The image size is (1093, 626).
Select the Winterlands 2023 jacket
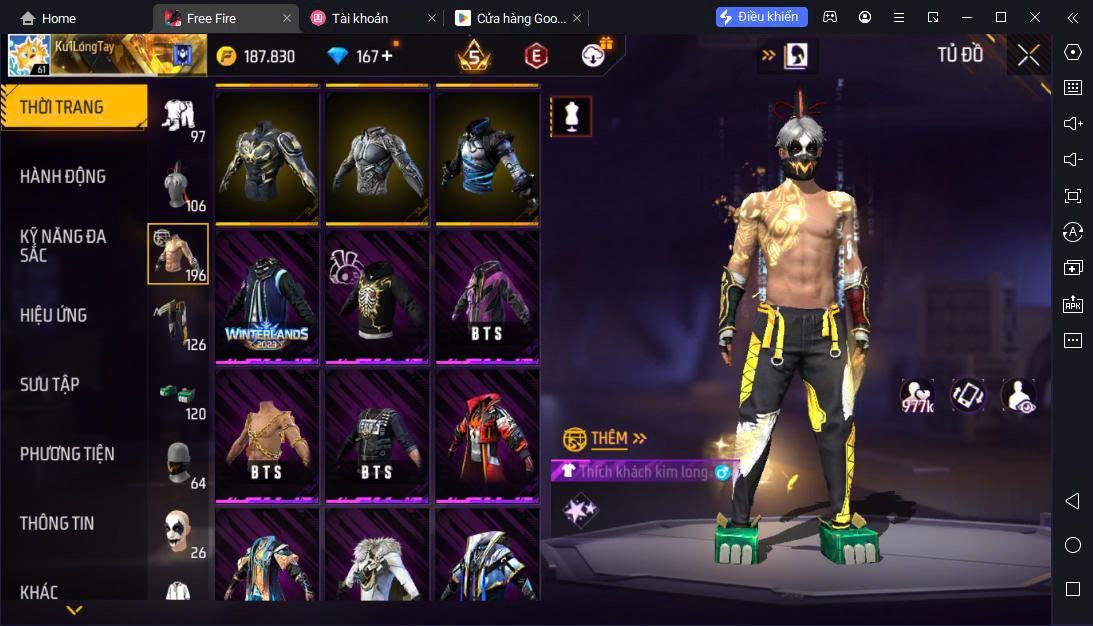tap(267, 297)
